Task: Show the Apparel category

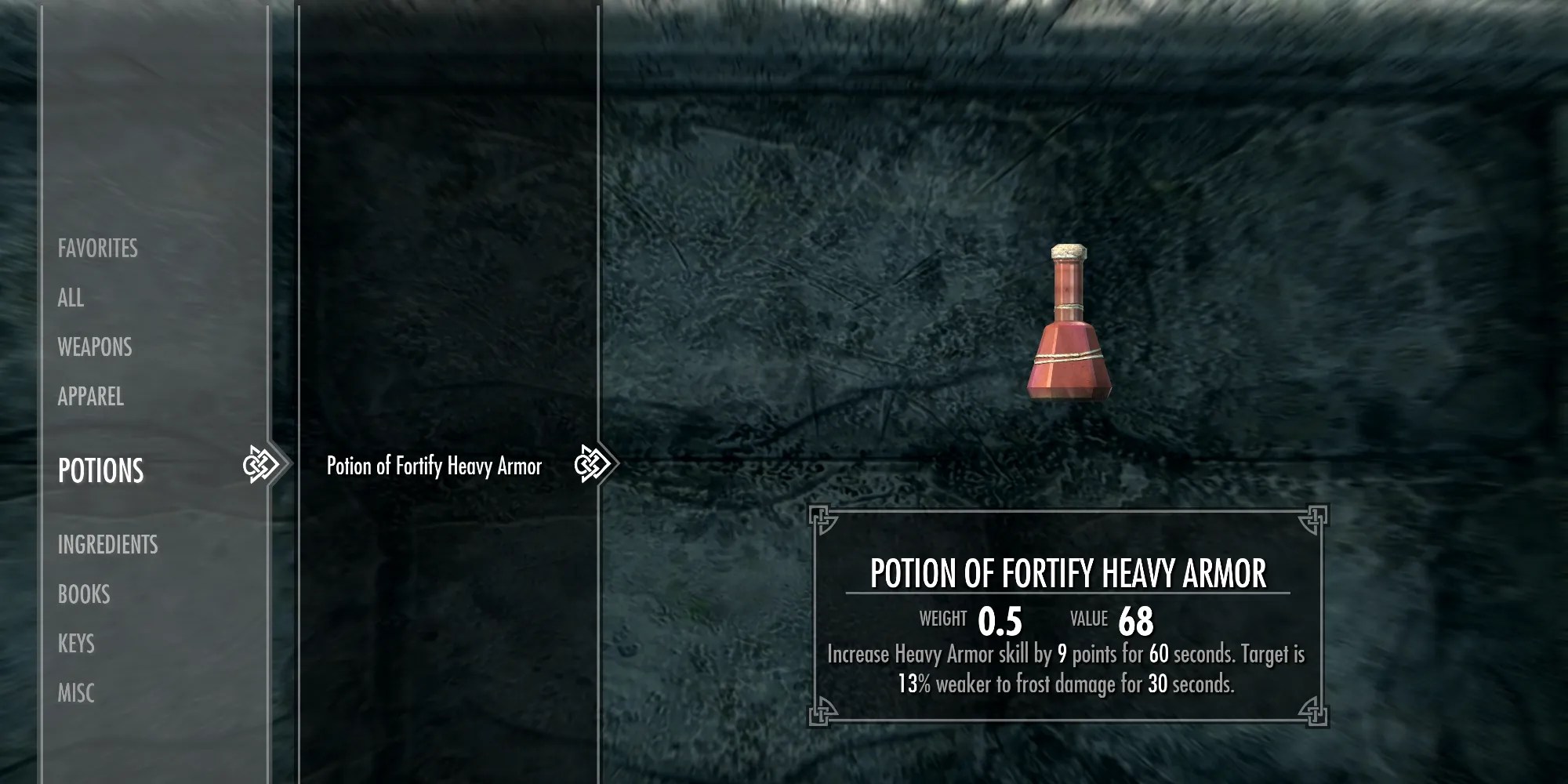Action: [x=91, y=397]
